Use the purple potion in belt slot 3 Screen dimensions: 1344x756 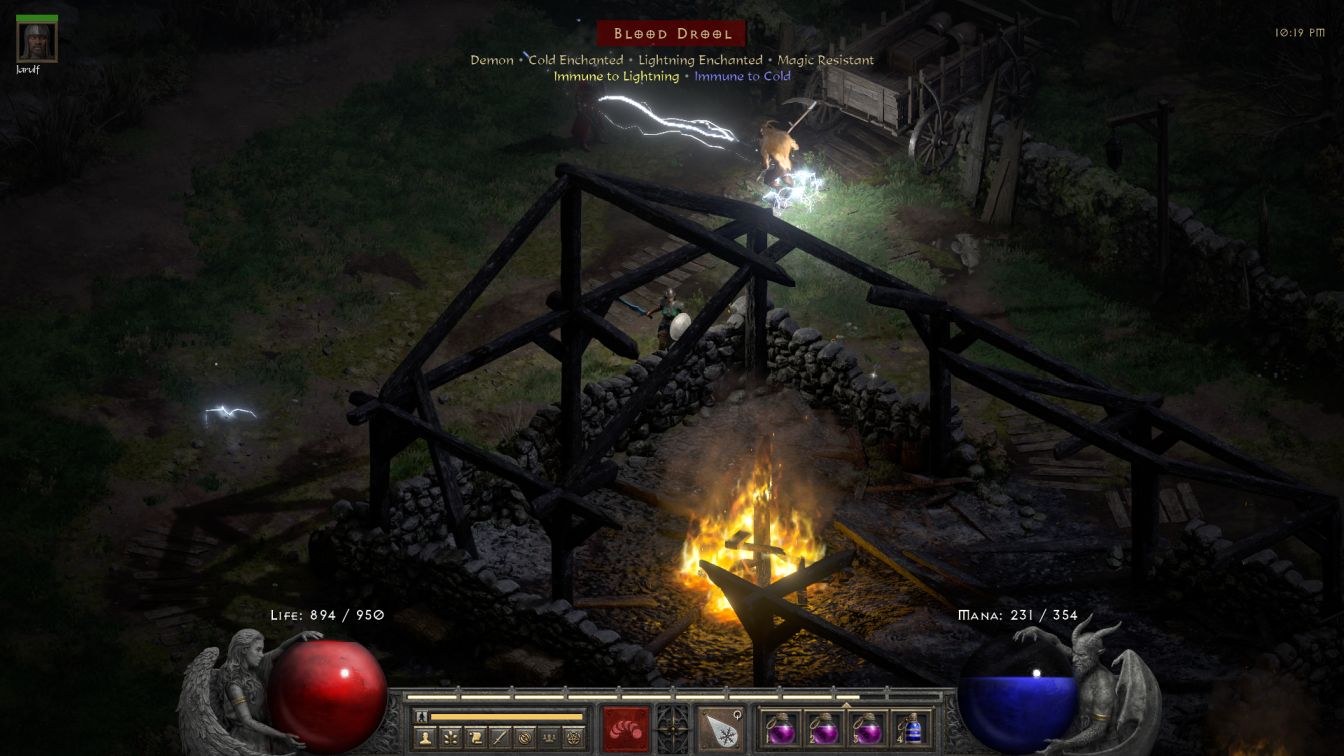pyautogui.click(x=866, y=728)
